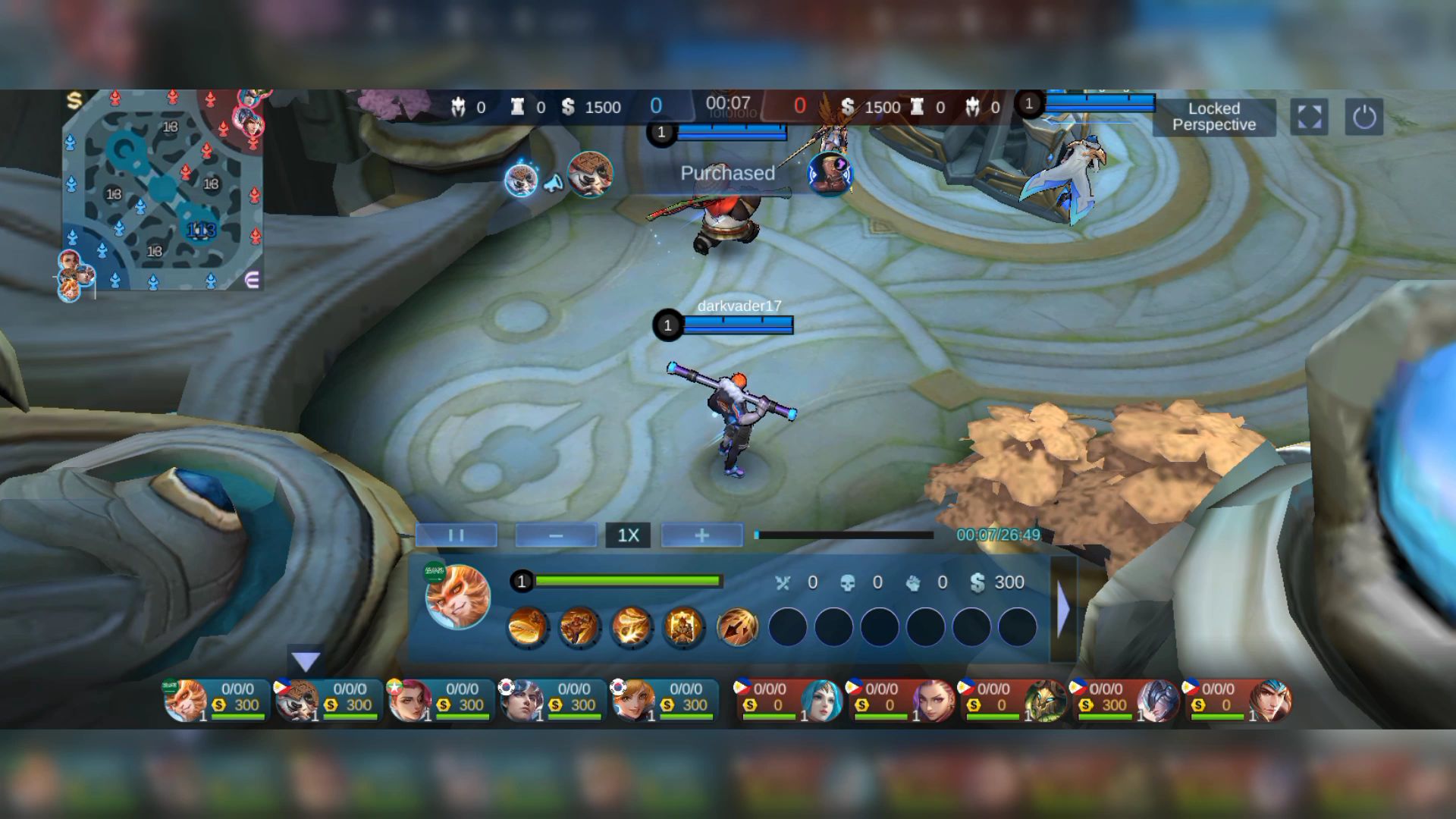Expand the hero panel with the right arrow

[1063, 609]
